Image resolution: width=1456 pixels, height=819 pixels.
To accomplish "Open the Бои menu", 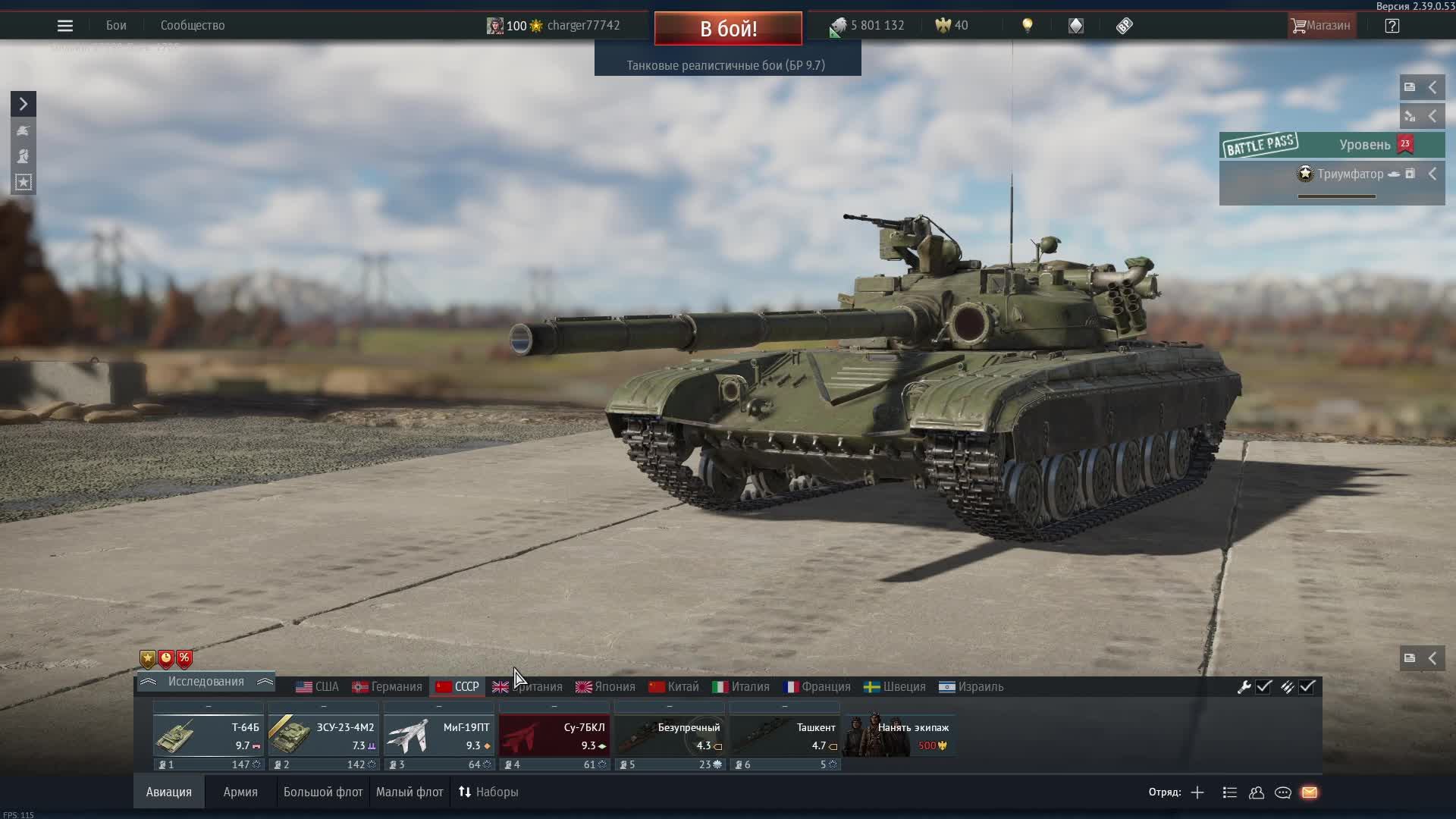I will 116,26.
